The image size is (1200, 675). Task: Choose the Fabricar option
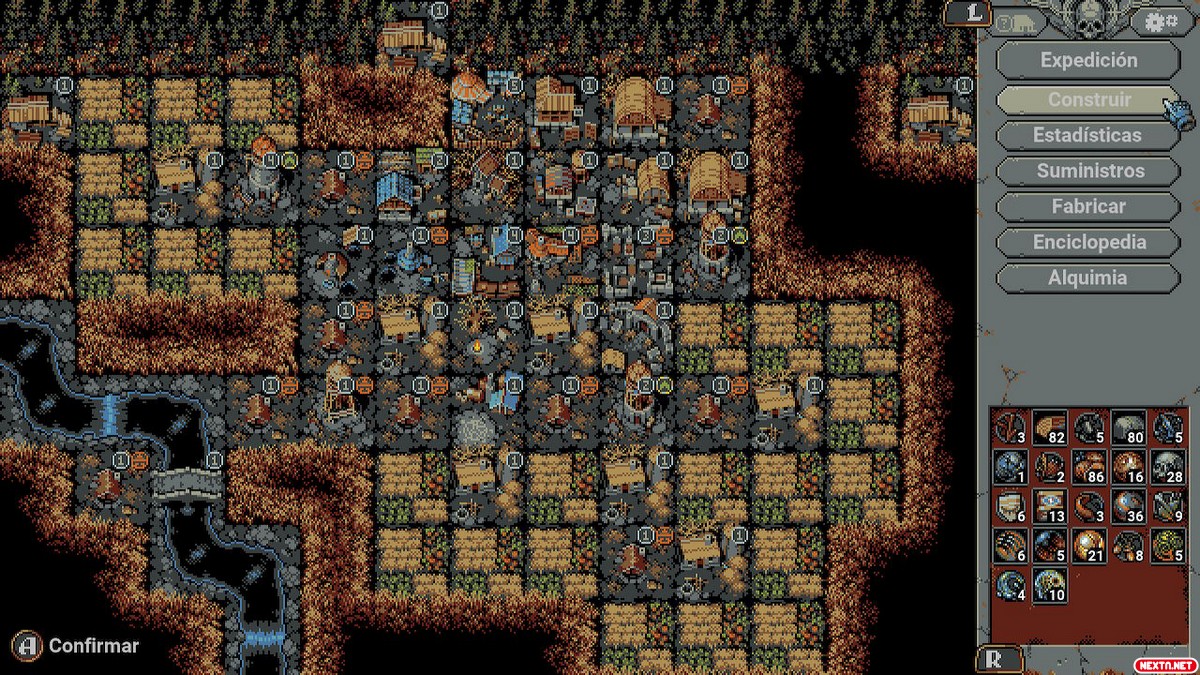coord(1088,207)
